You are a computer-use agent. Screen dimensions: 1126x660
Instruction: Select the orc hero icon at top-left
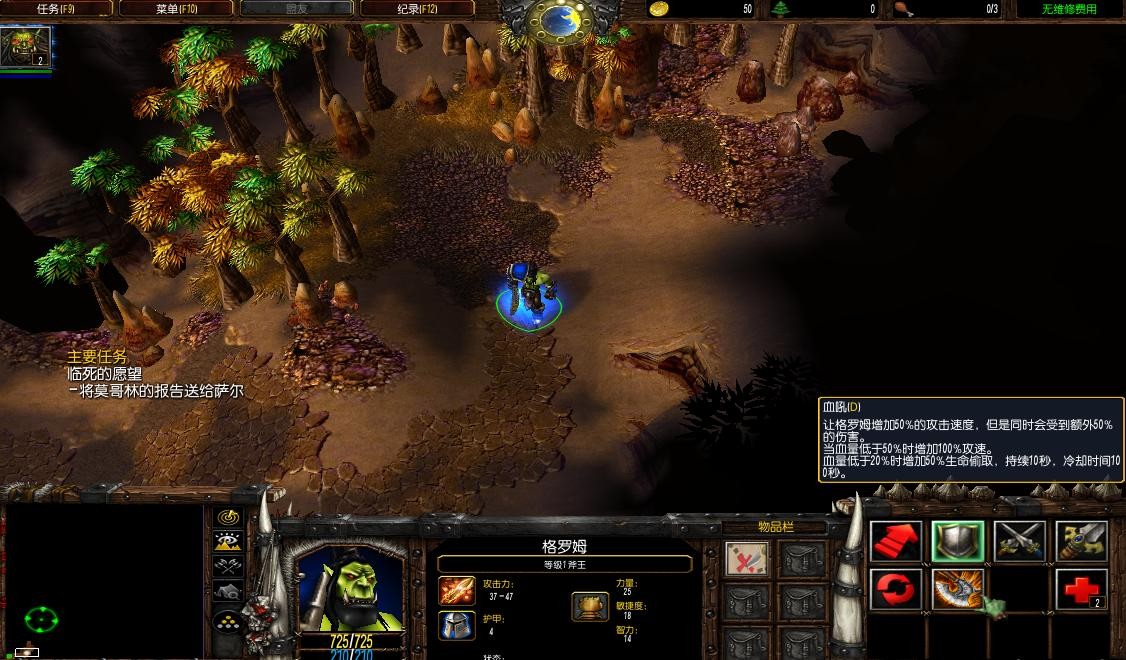point(25,46)
